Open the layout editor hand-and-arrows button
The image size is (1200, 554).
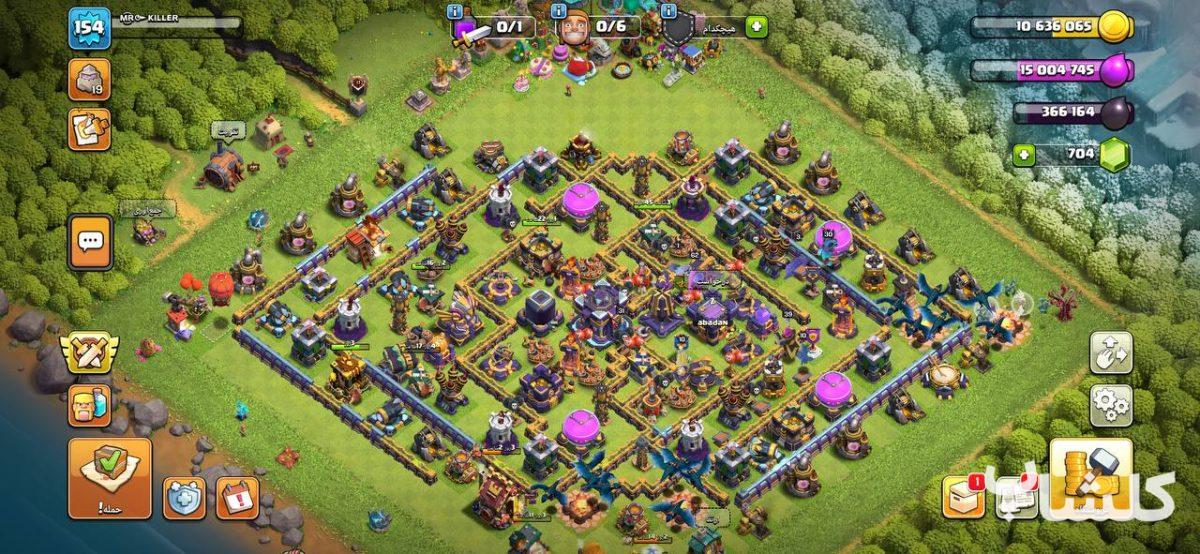[x=1111, y=353]
